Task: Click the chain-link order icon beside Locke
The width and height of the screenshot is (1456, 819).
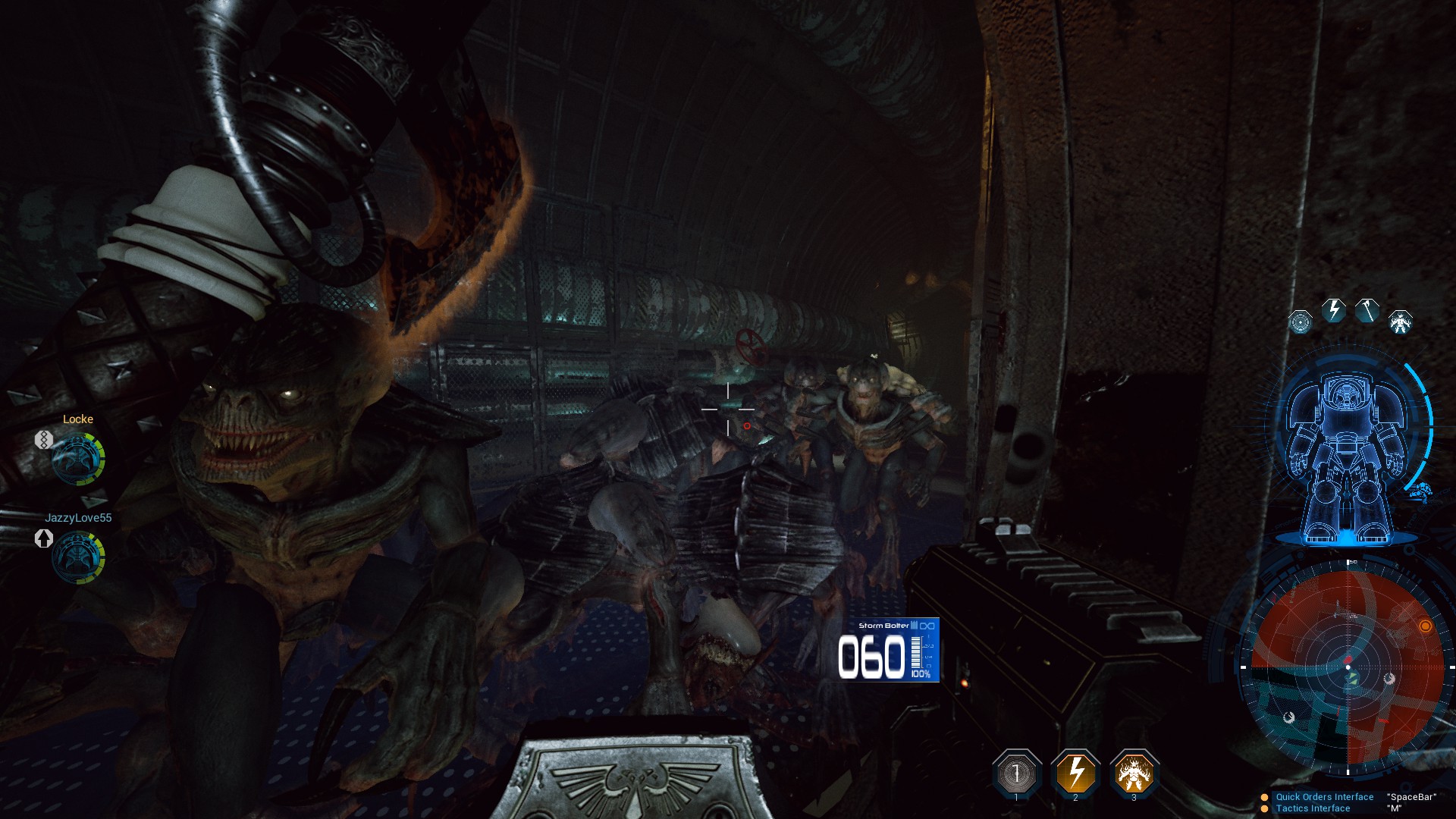Action: pos(43,439)
